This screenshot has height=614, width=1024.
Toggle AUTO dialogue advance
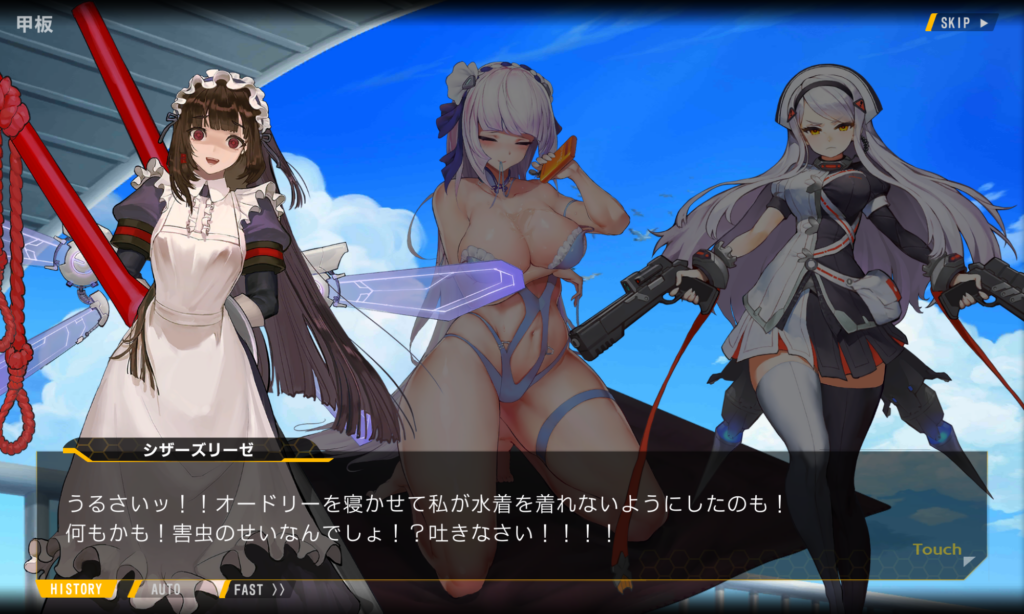coord(165,589)
